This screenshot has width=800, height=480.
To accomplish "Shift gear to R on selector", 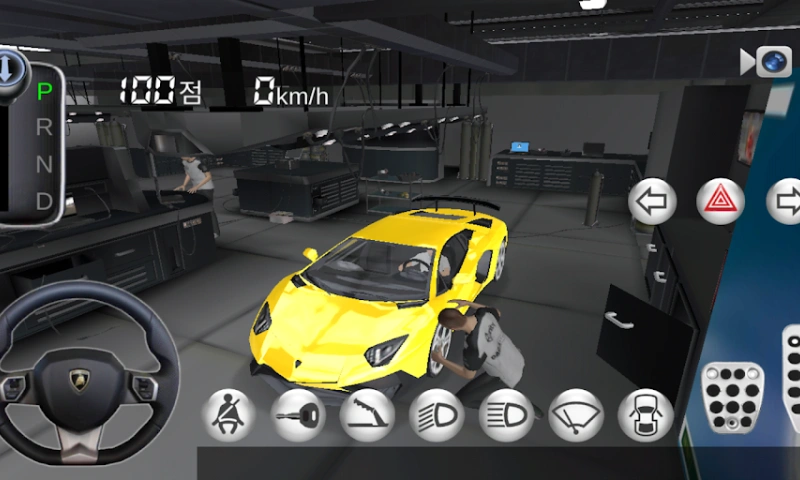I will pyautogui.click(x=44, y=128).
